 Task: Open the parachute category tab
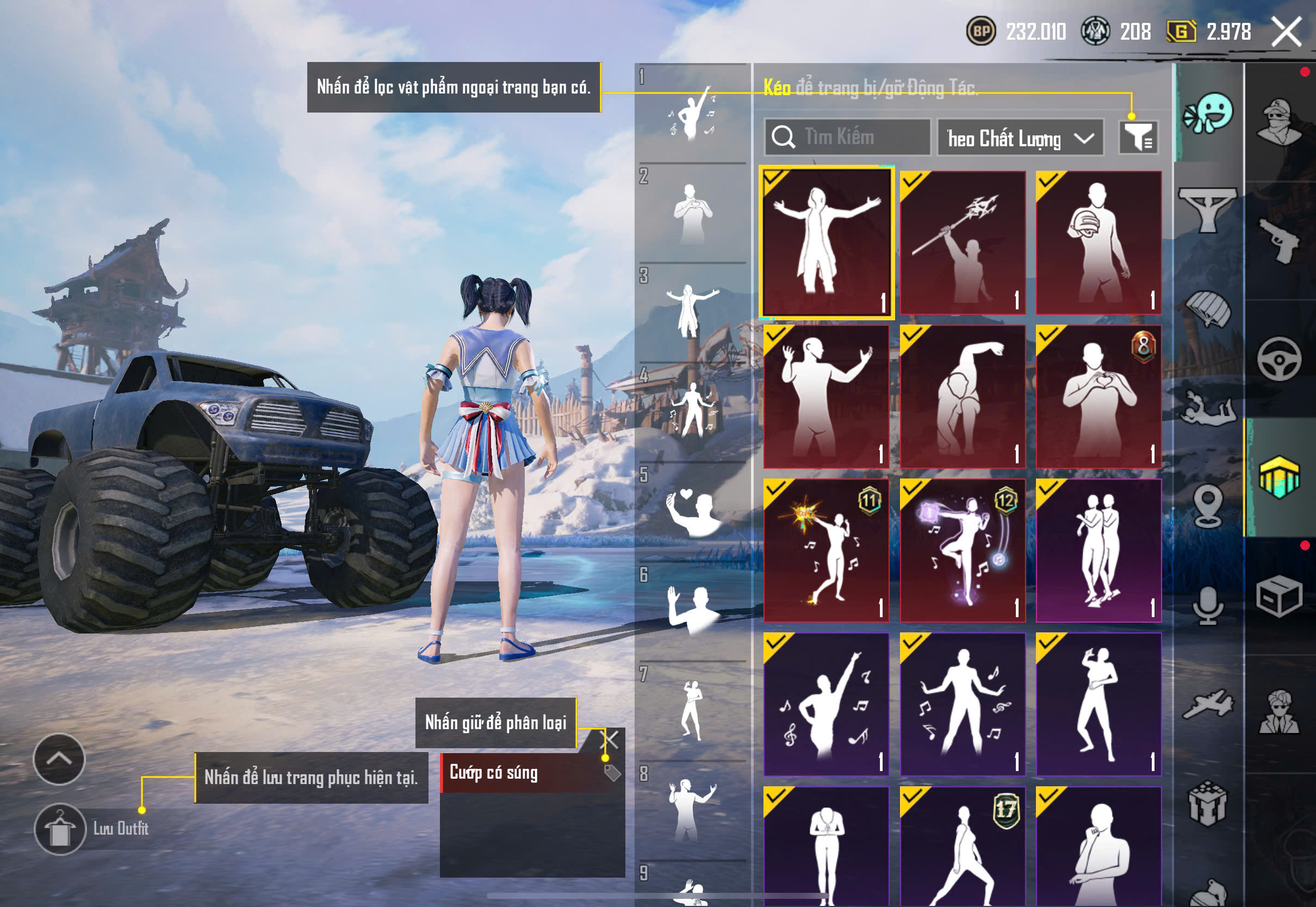(1208, 310)
